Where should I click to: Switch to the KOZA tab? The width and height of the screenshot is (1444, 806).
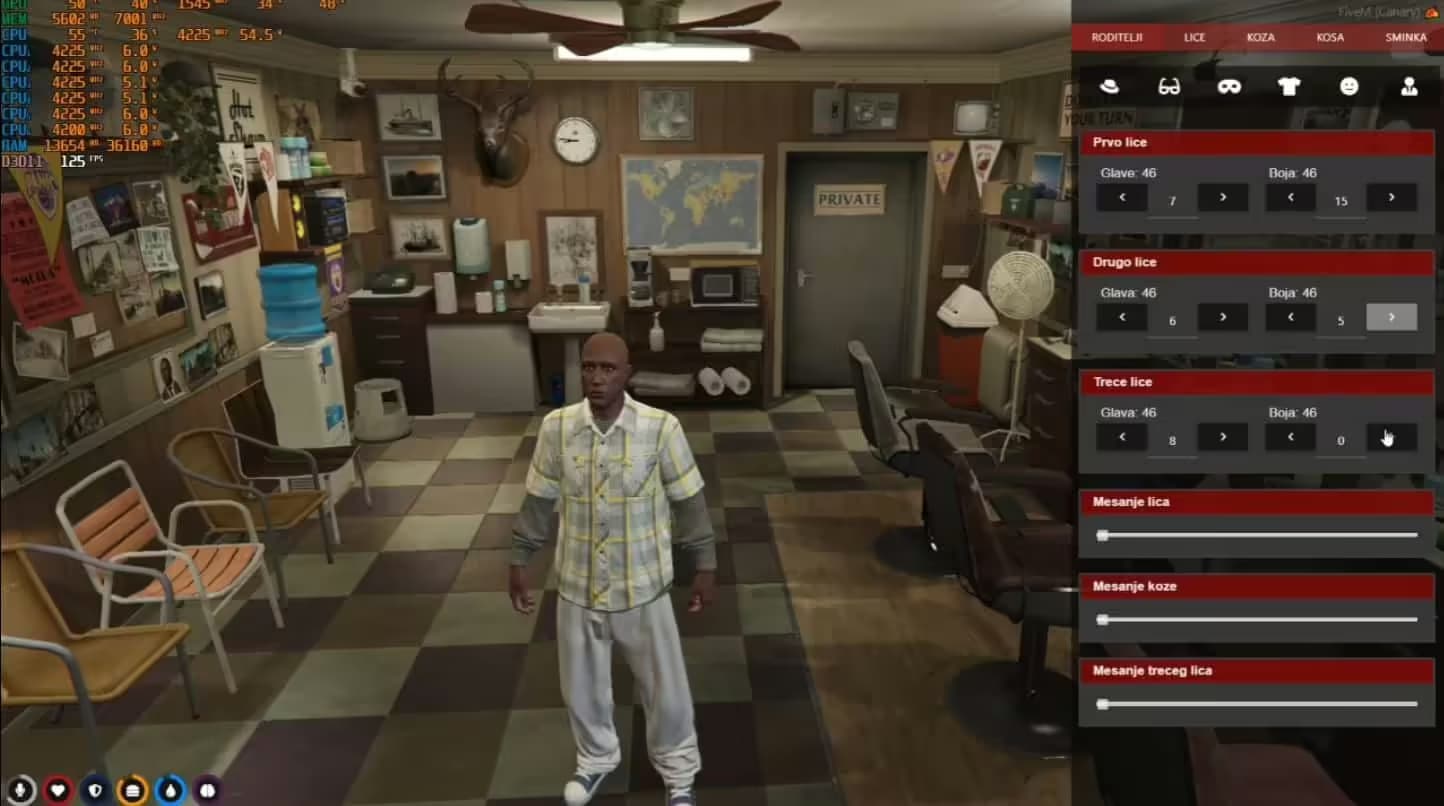(x=1260, y=37)
